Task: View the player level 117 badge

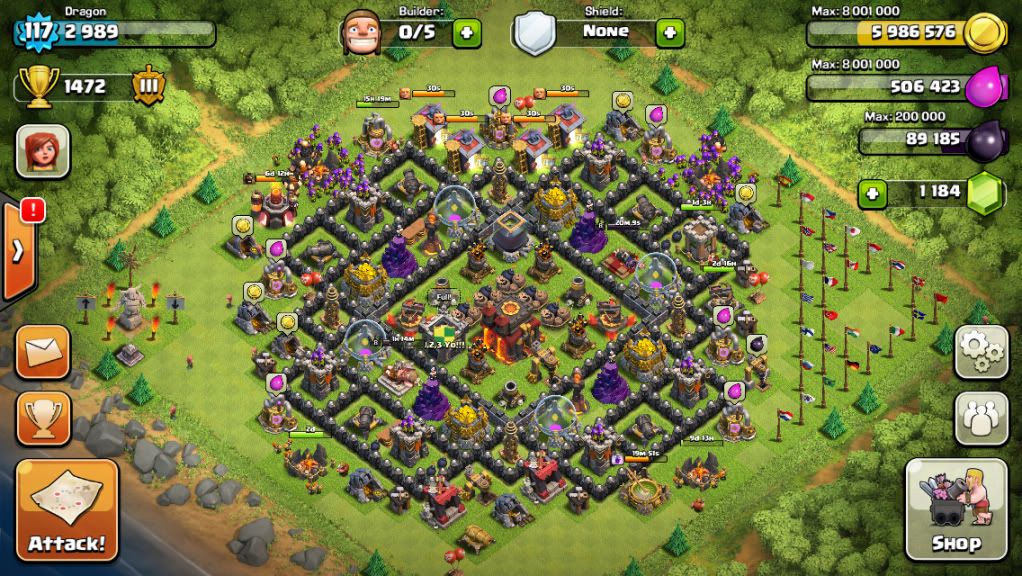Action: (37, 31)
